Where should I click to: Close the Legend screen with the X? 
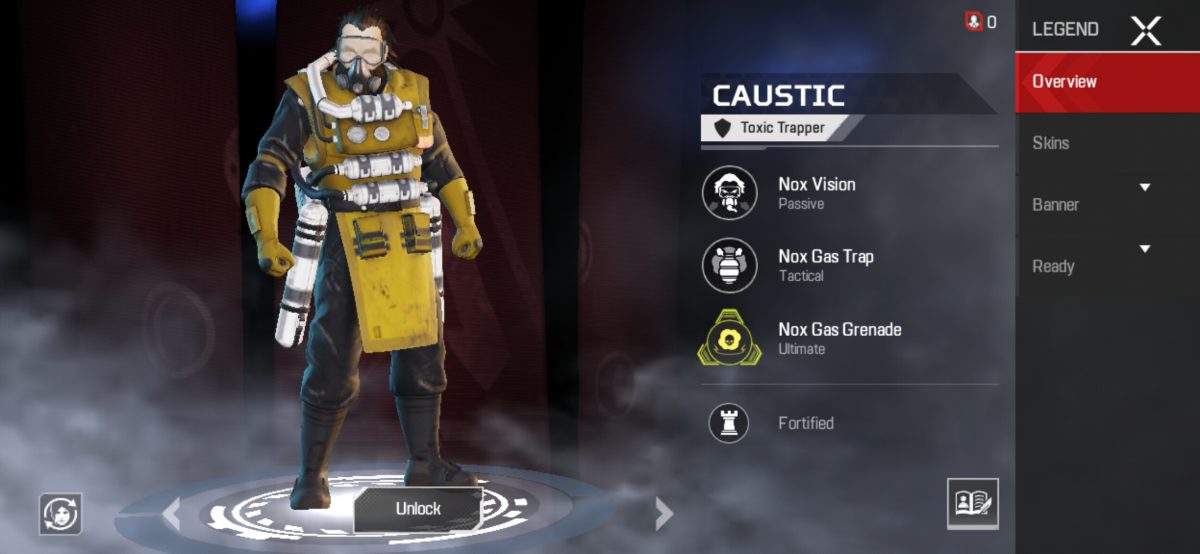(x=1146, y=30)
